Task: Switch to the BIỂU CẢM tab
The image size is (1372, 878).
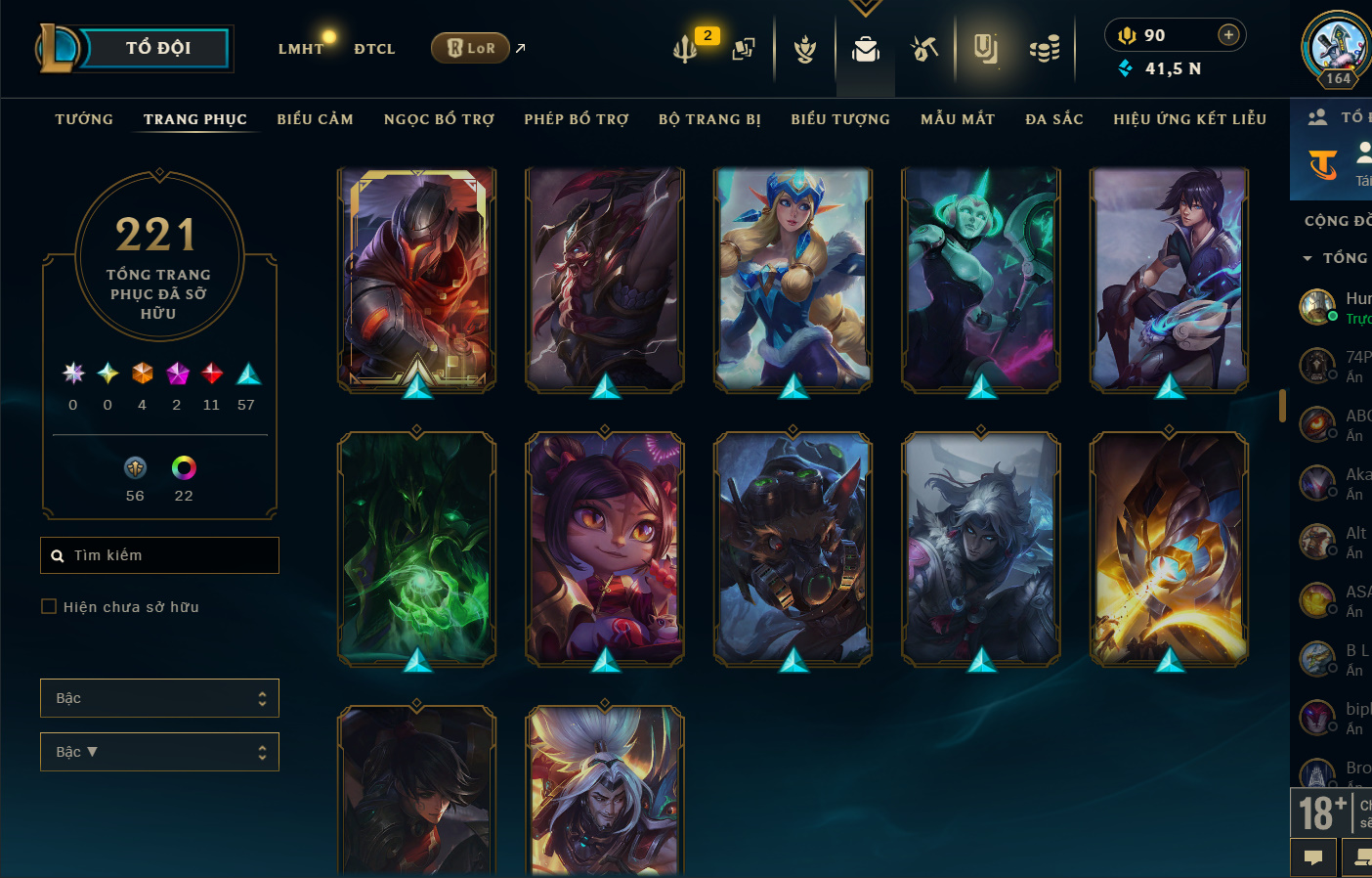Action: pyautogui.click(x=315, y=119)
